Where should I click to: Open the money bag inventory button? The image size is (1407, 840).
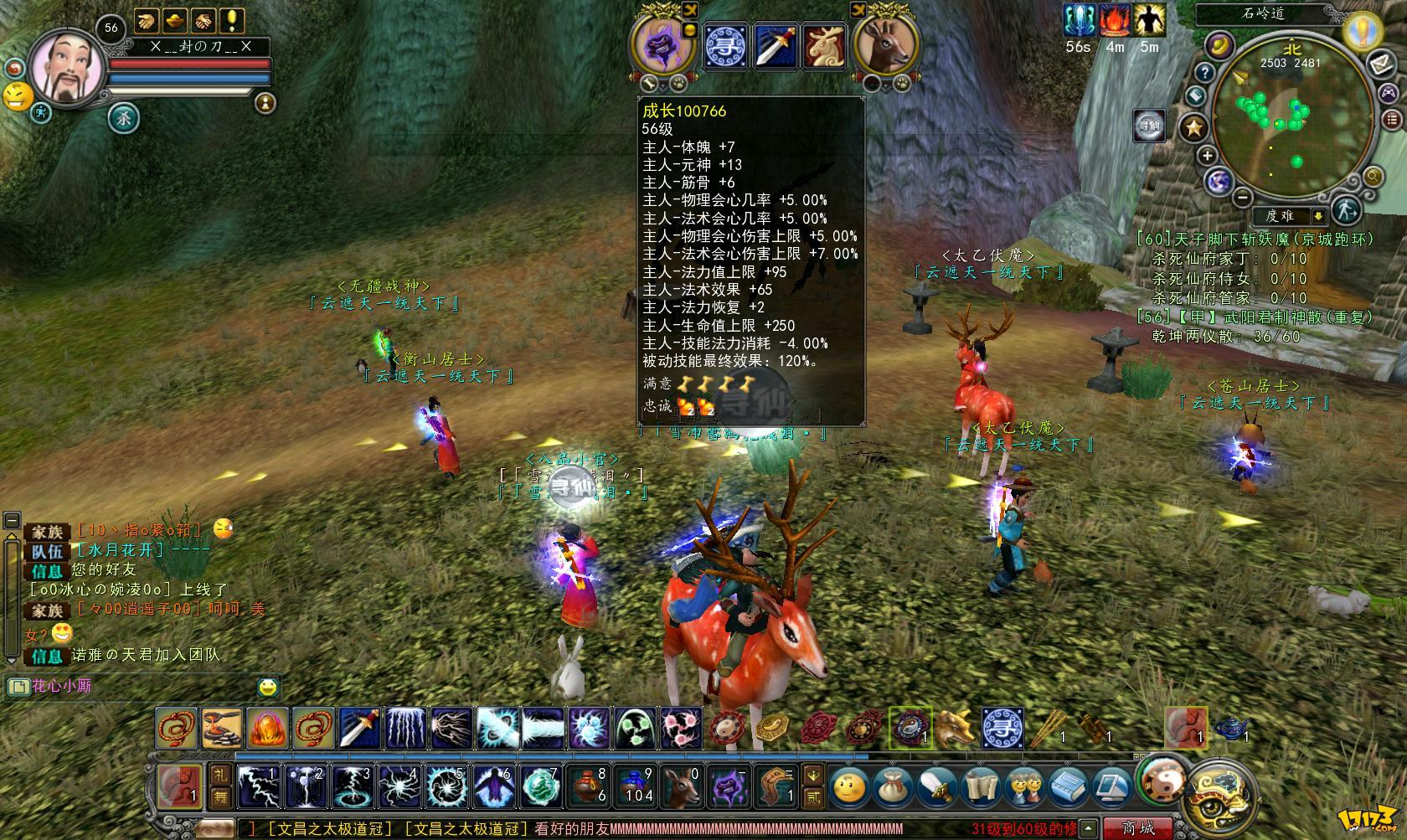(x=893, y=786)
